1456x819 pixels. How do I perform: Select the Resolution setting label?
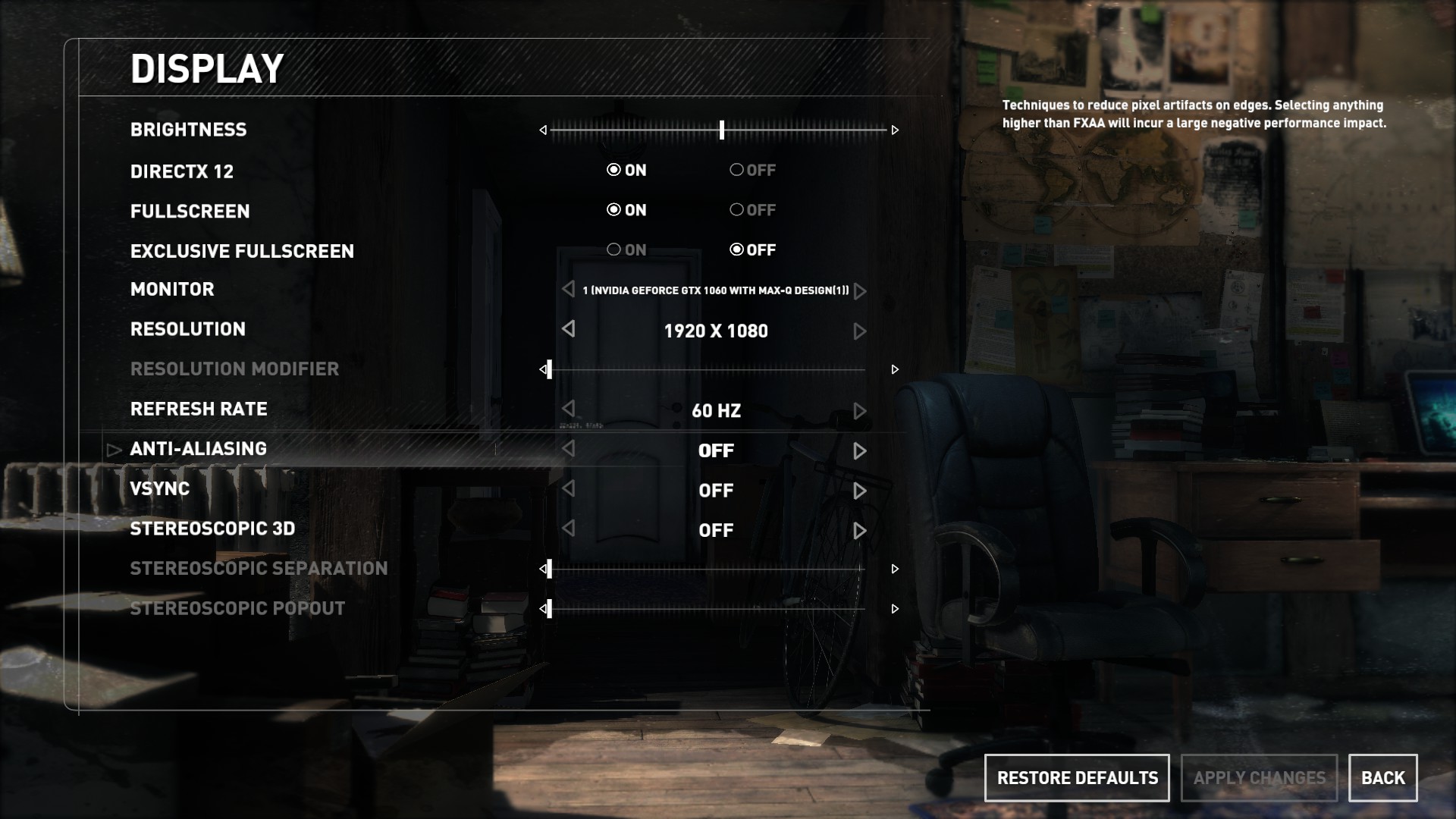(187, 329)
